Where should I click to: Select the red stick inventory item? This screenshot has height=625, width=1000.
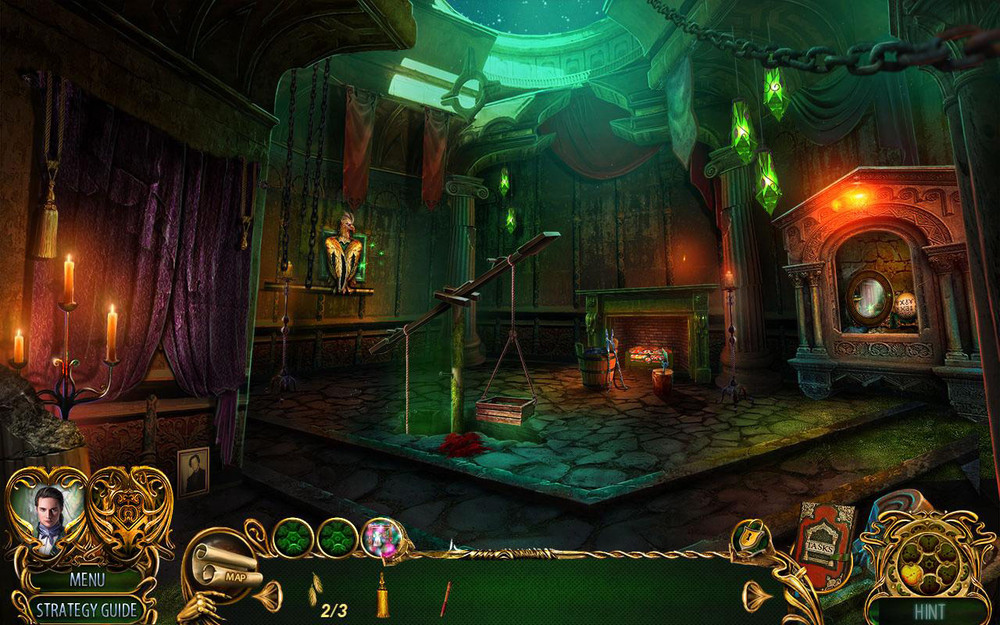coord(444,597)
